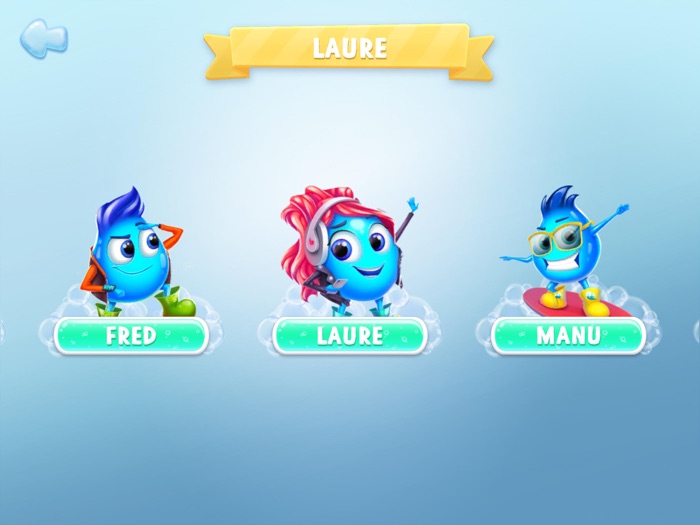Go back with the blue arrow
Screen dimensions: 700x525
(x=43, y=38)
